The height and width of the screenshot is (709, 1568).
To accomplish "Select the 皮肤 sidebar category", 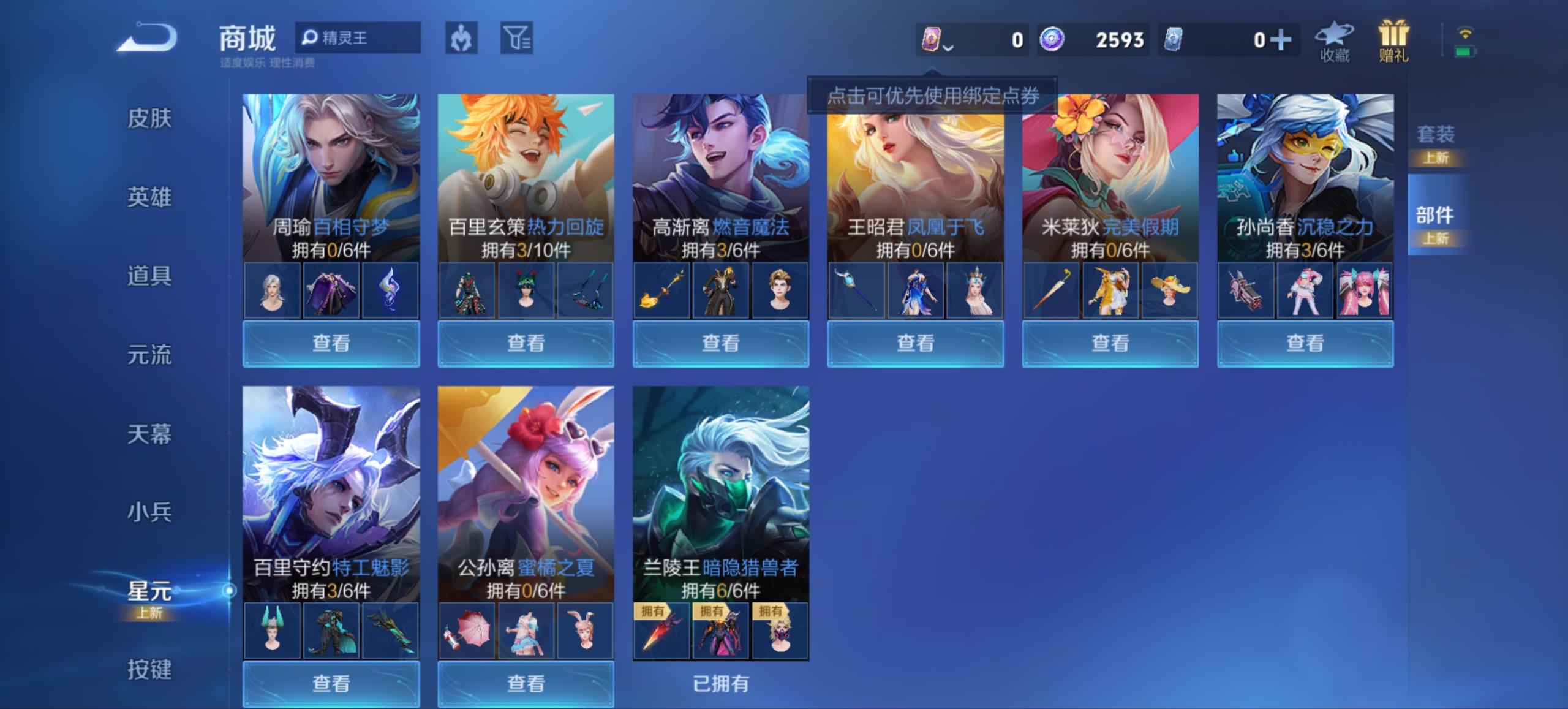I will pyautogui.click(x=150, y=120).
